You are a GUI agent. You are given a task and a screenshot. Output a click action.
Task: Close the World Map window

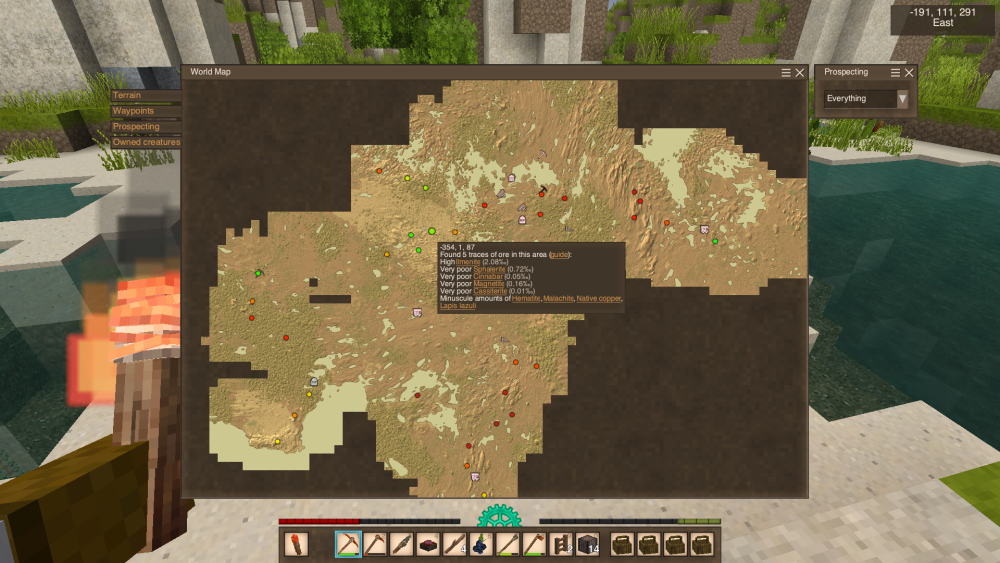point(799,73)
